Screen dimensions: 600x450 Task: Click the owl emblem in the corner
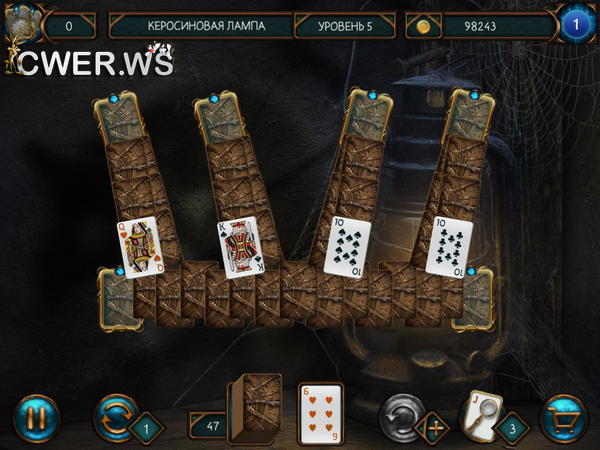coord(20,25)
